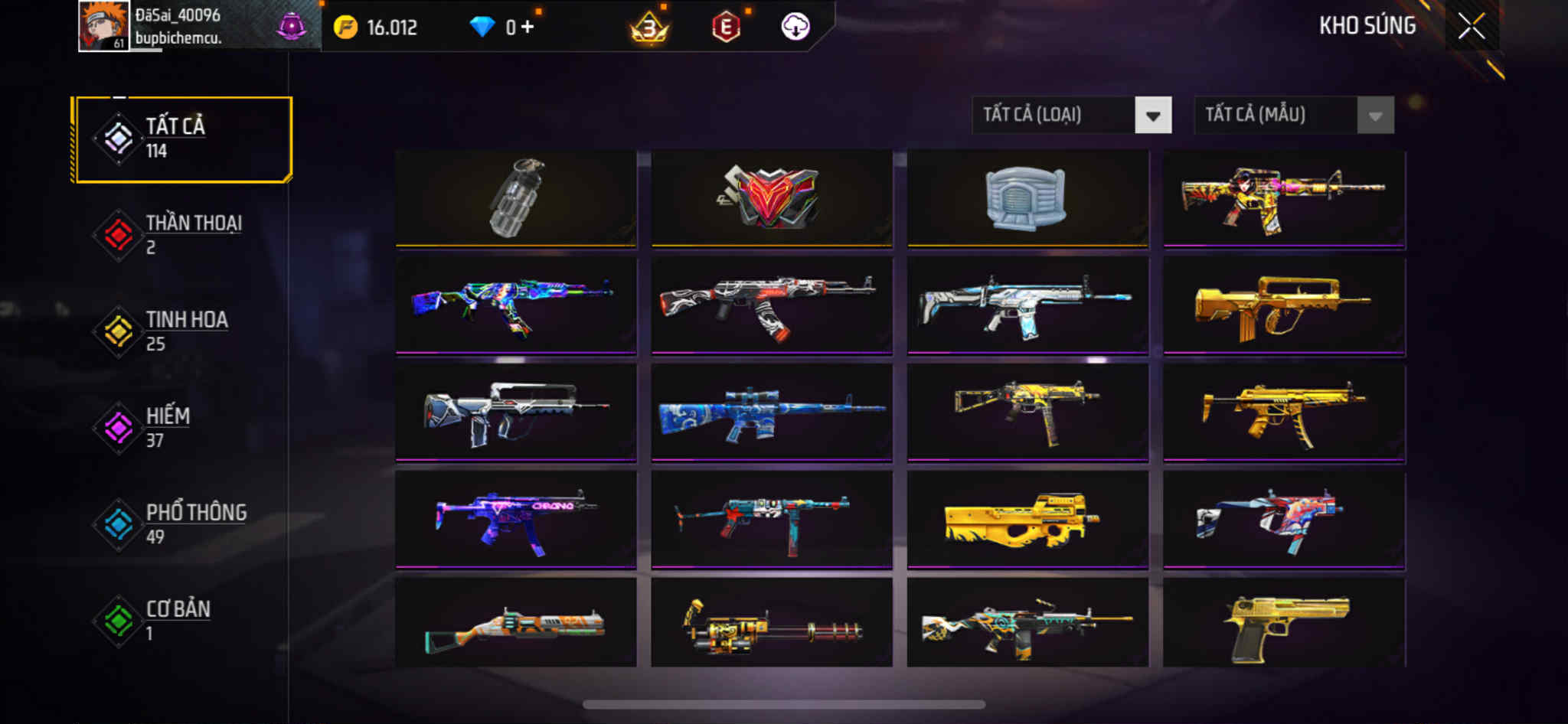Switch to the Thần Thoại tab
Image resolution: width=1568 pixels, height=724 pixels.
183,235
